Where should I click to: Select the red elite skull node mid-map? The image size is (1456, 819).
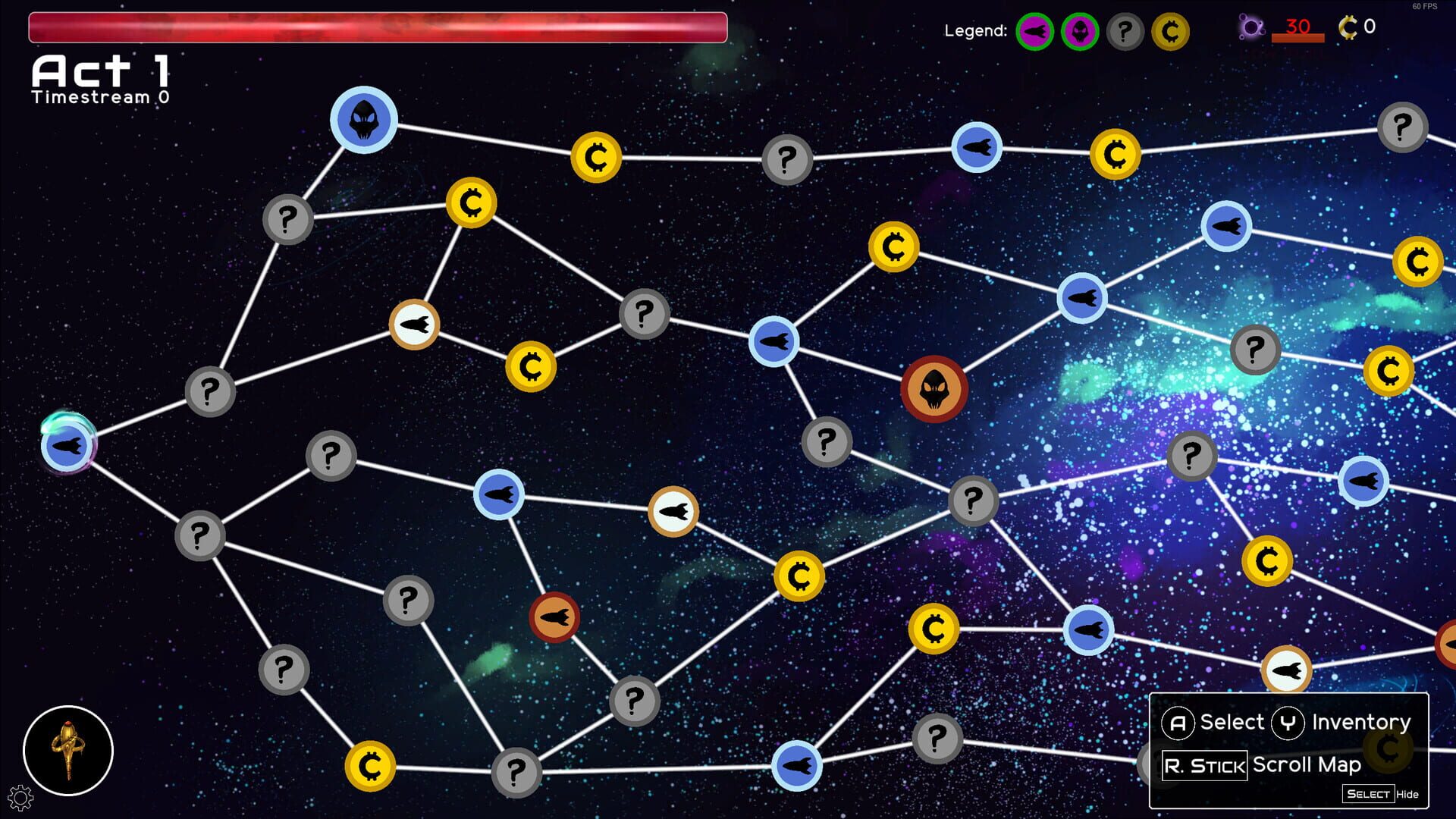tap(934, 390)
